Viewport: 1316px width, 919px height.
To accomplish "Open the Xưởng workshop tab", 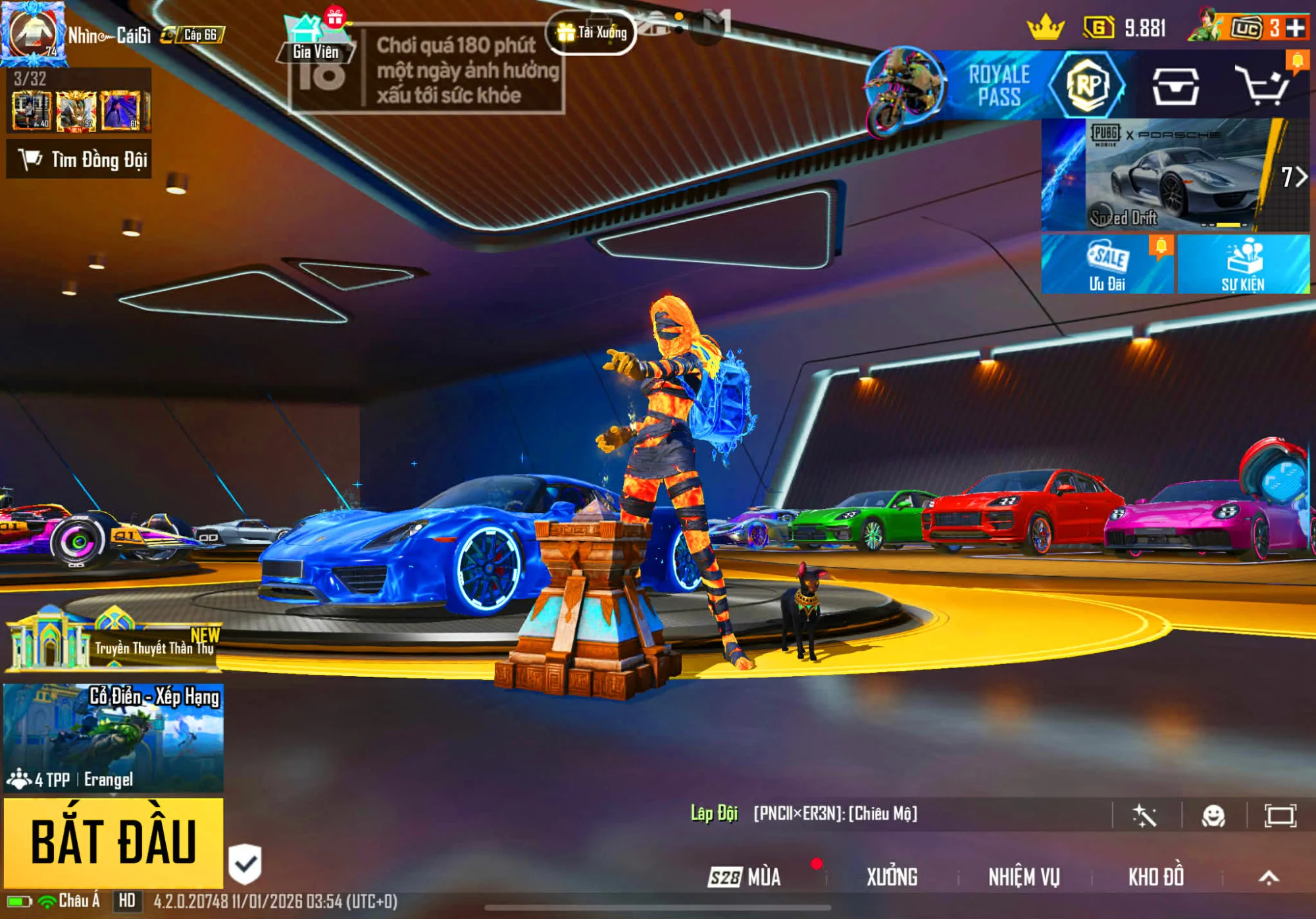I will pyautogui.click(x=892, y=877).
